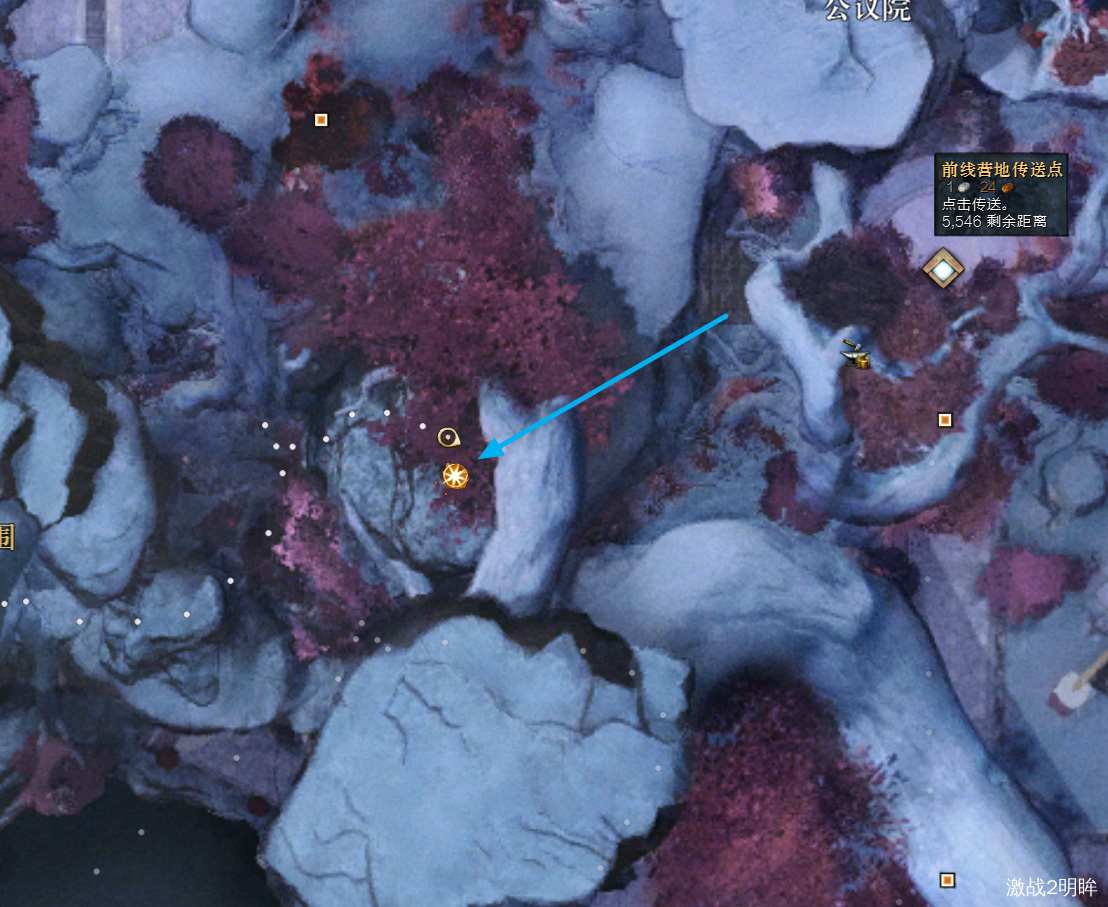Viewport: 1108px width, 907px height.
Task: Select the orange square marker below the anvil
Action: coord(945,419)
